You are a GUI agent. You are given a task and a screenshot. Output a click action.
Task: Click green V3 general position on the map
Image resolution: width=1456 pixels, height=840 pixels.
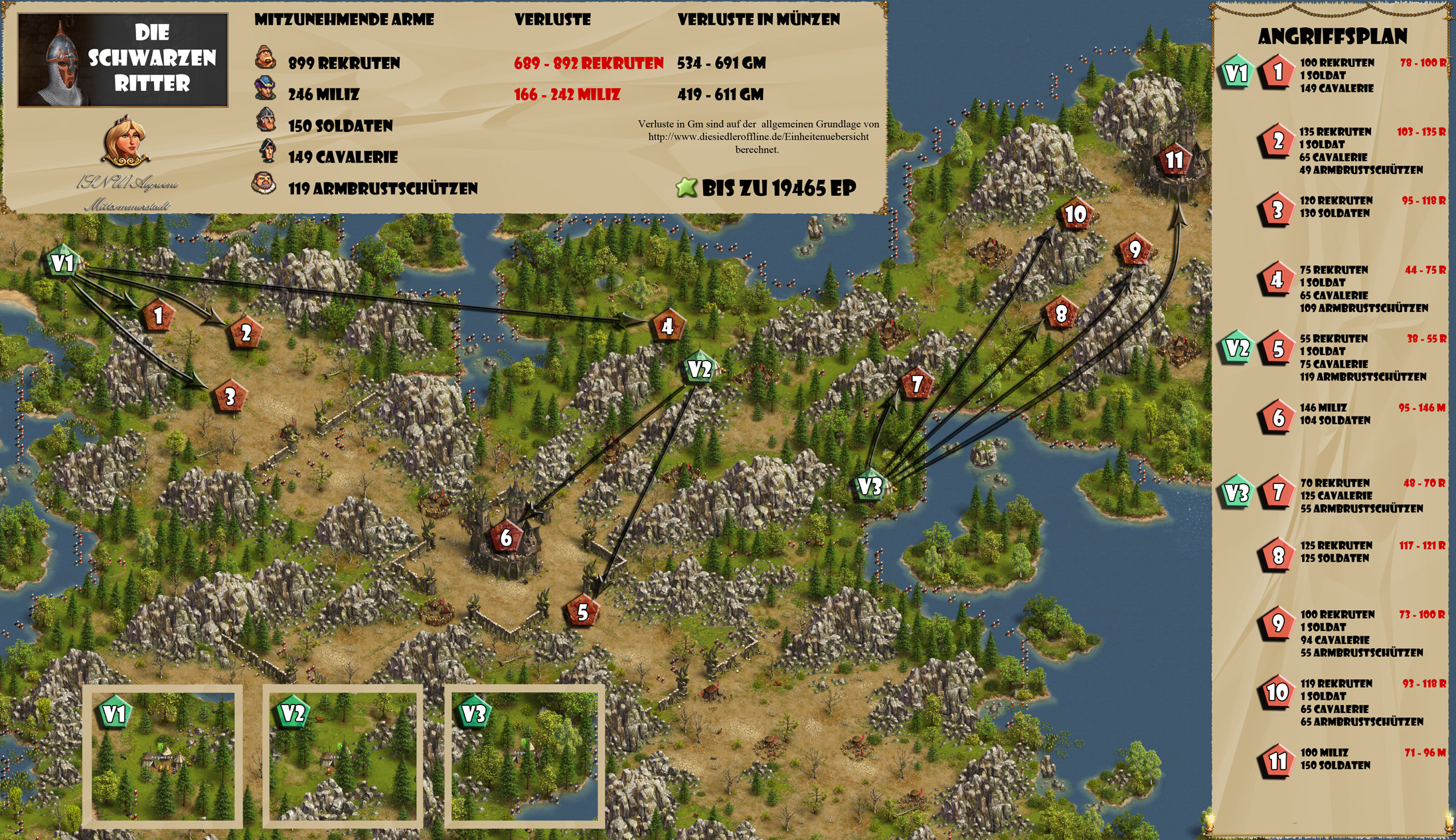[x=870, y=487]
